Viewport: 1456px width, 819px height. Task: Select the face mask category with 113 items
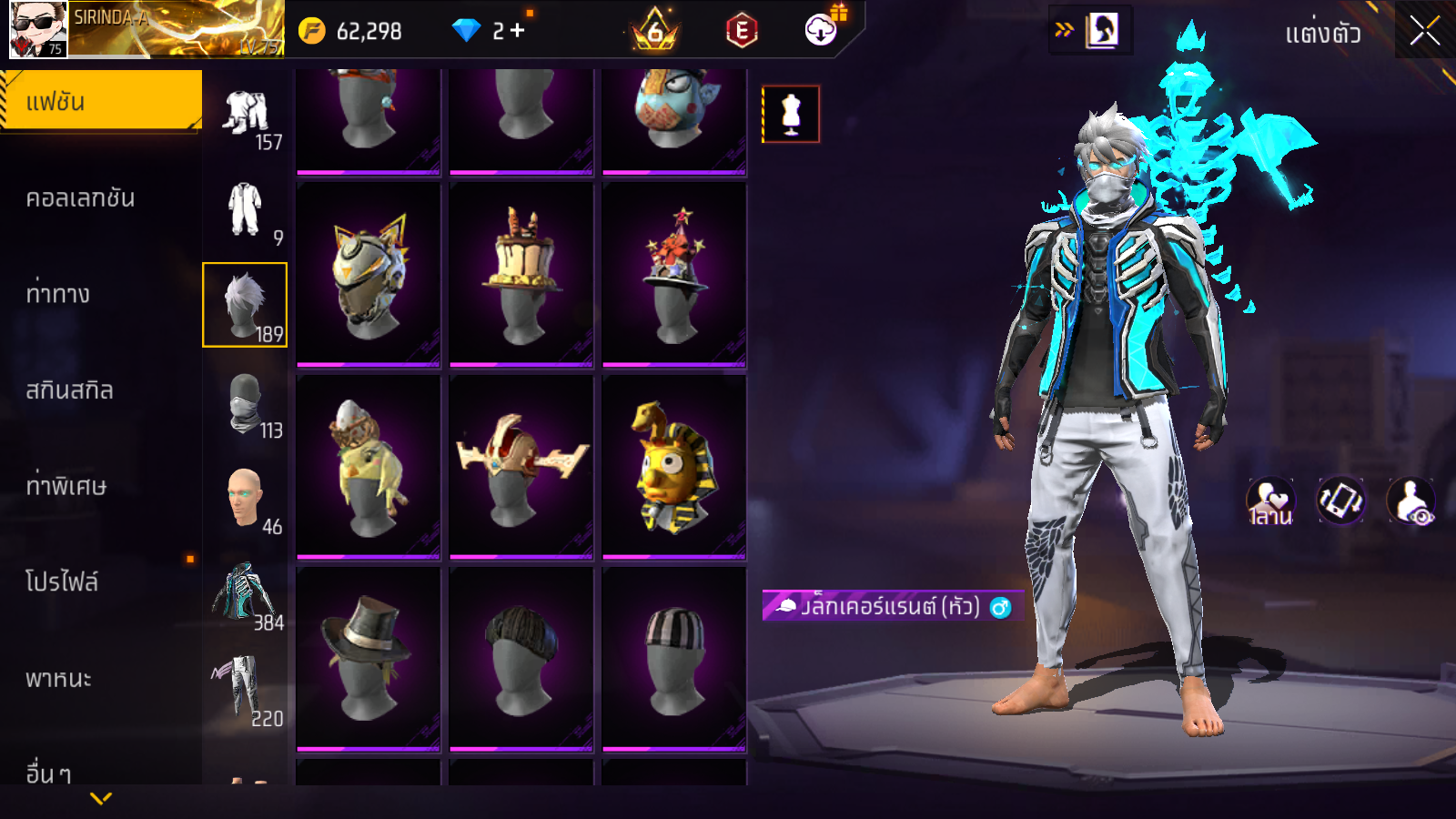point(245,402)
